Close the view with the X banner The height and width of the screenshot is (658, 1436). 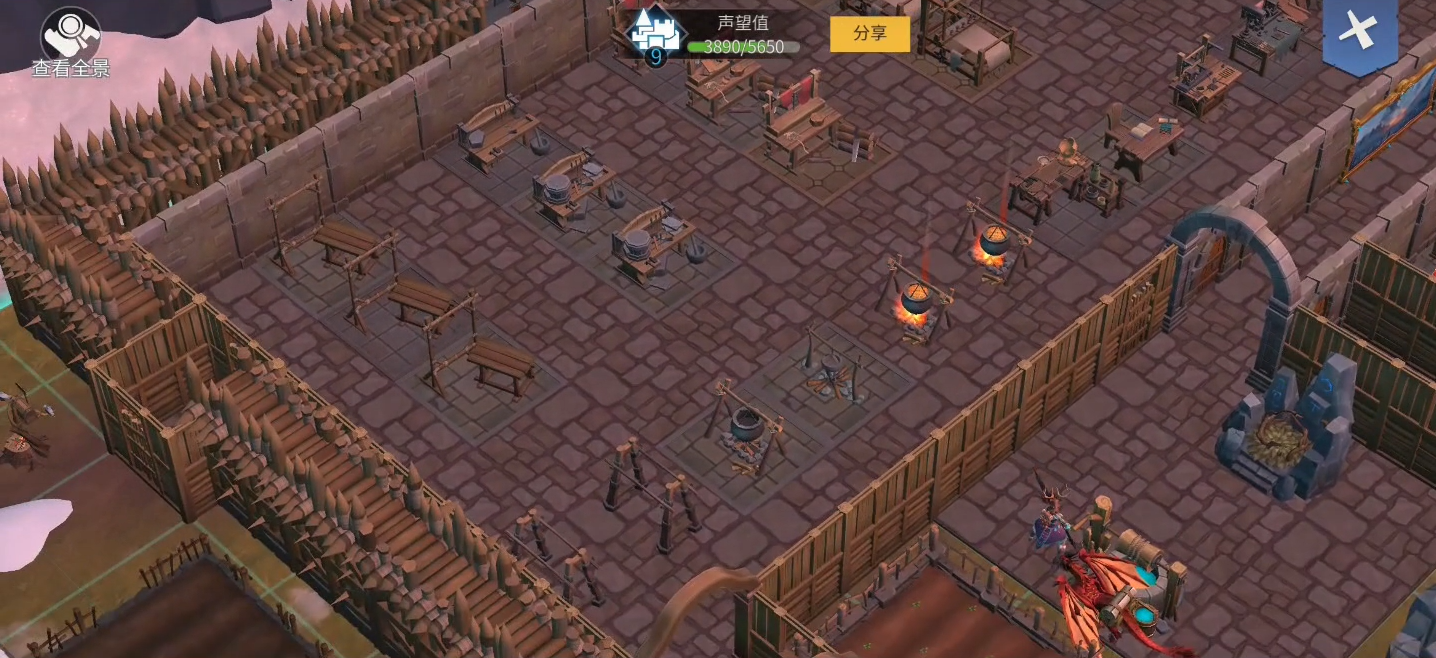tap(1359, 32)
